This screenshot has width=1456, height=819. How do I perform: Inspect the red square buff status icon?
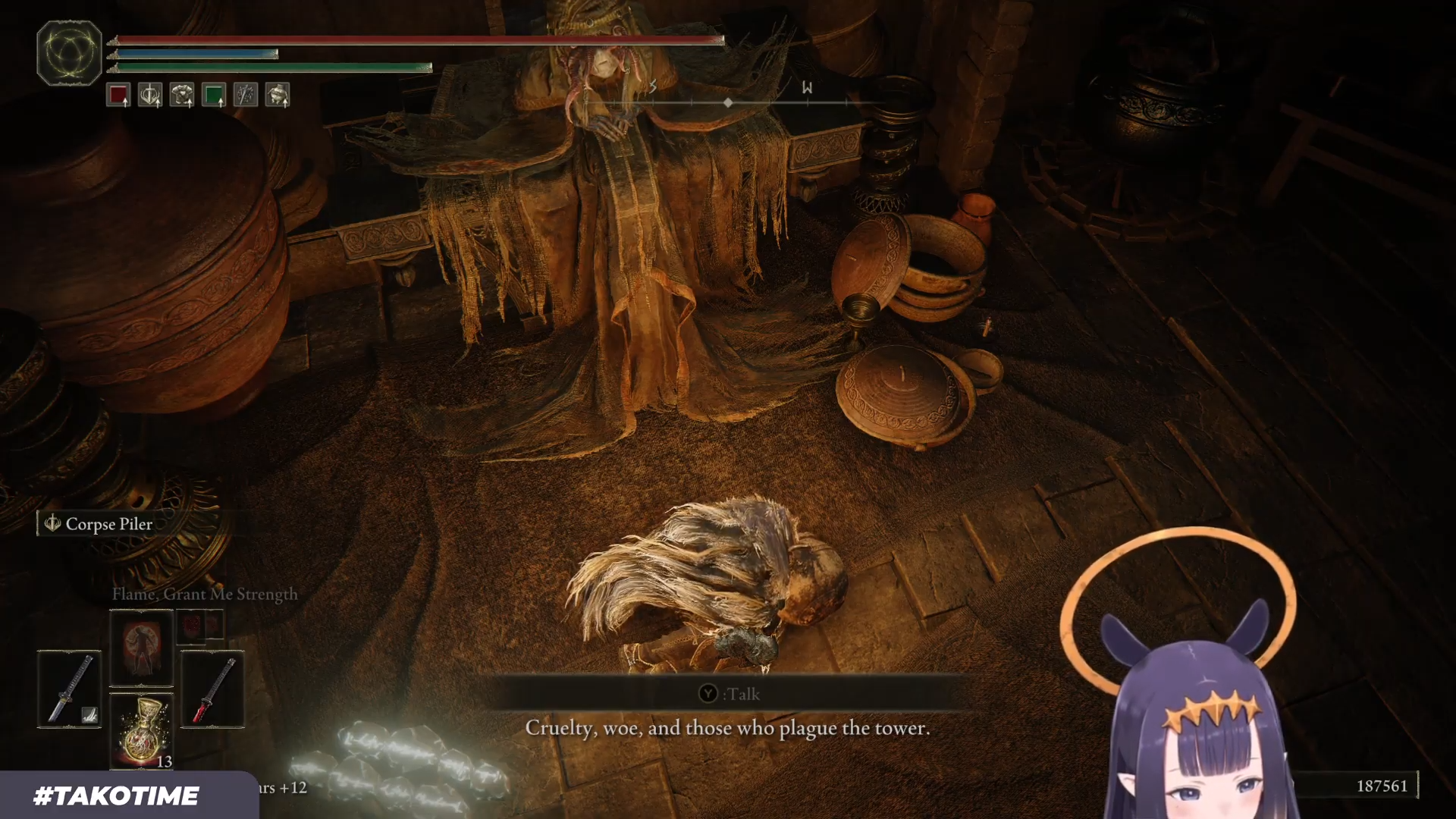coord(118,95)
